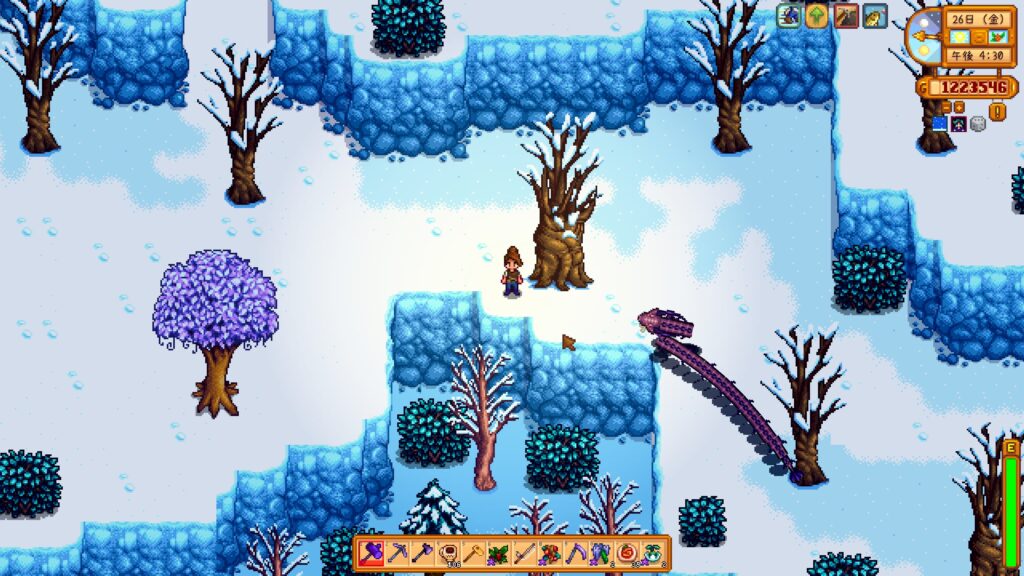Open the journal exclamation mark icon

[997, 111]
